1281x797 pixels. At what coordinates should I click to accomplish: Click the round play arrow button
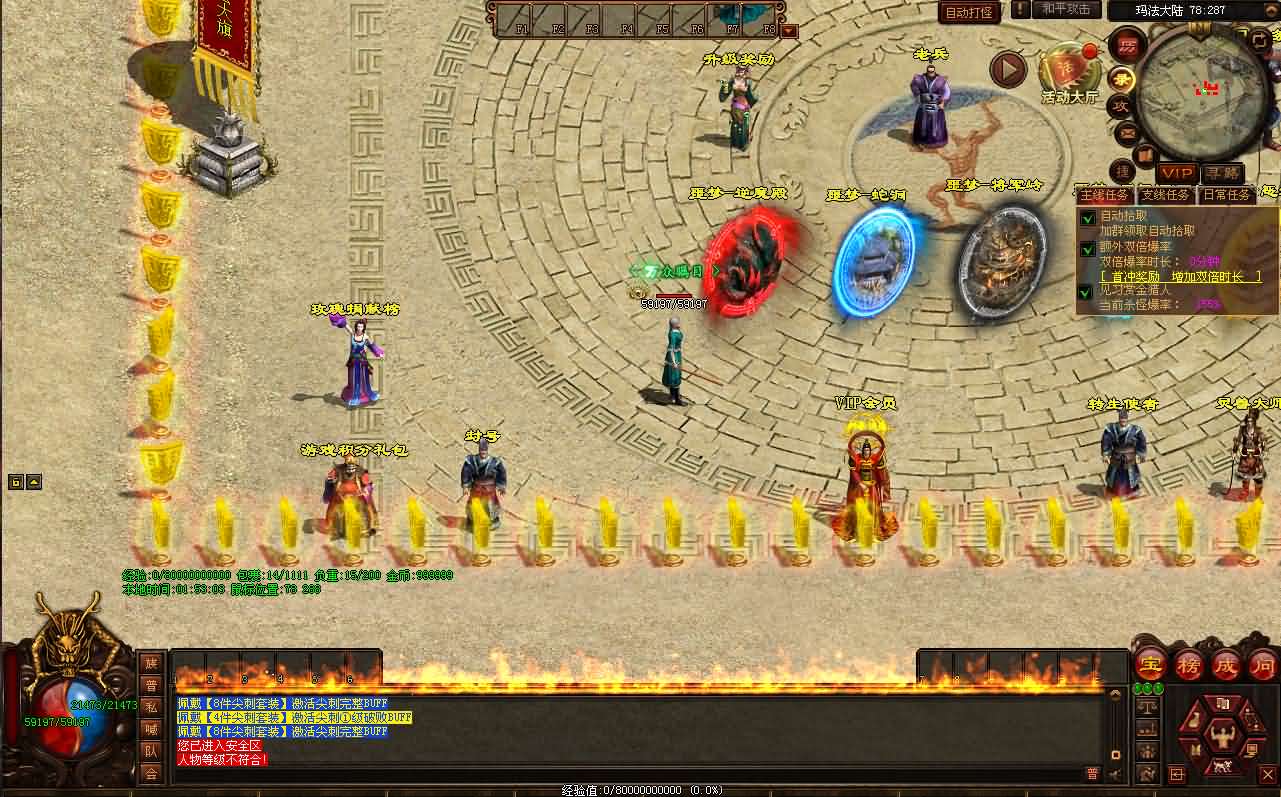pos(1008,70)
